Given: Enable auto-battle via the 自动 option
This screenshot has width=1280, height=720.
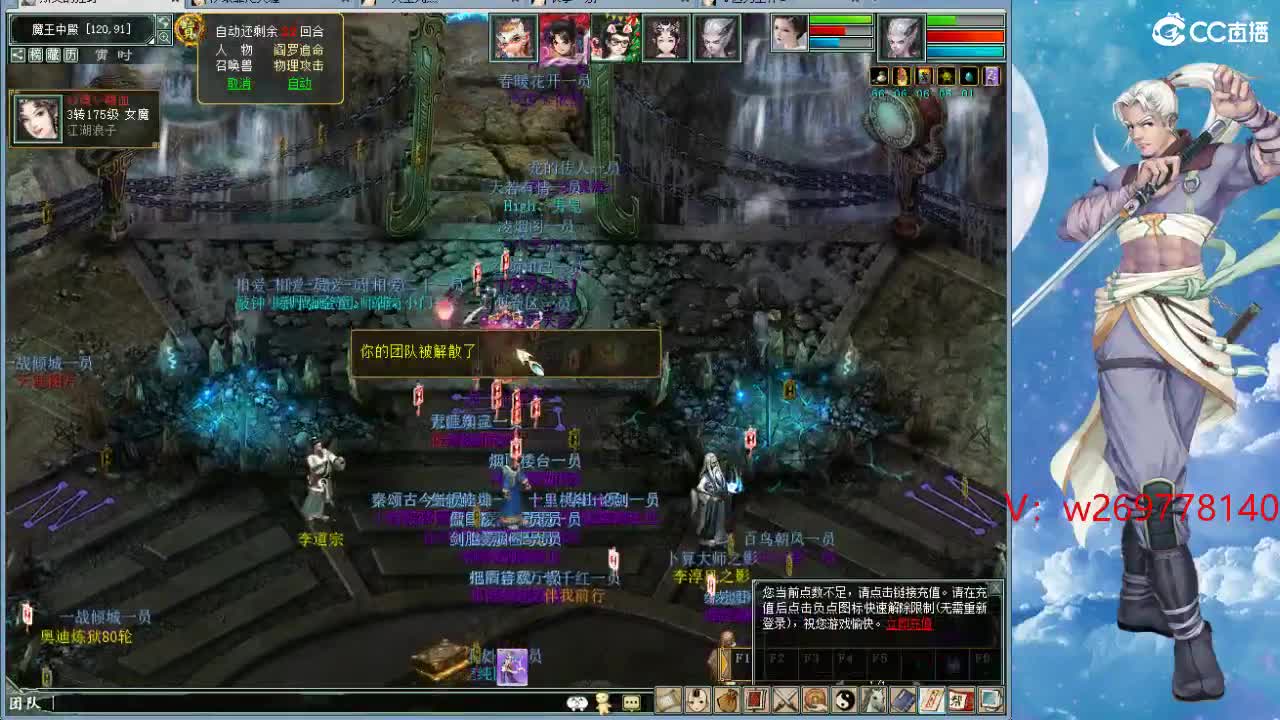Looking at the screenshot, I should click(x=300, y=83).
